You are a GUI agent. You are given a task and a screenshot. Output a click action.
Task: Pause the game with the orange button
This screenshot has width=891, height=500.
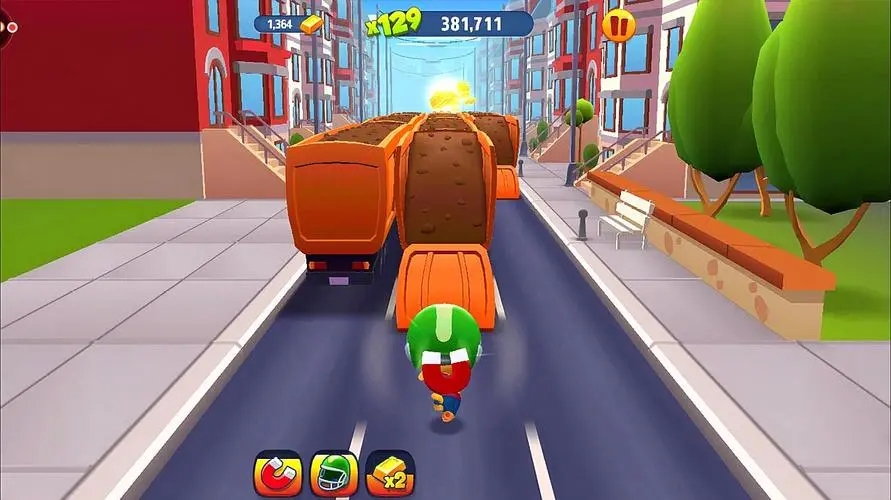point(618,24)
